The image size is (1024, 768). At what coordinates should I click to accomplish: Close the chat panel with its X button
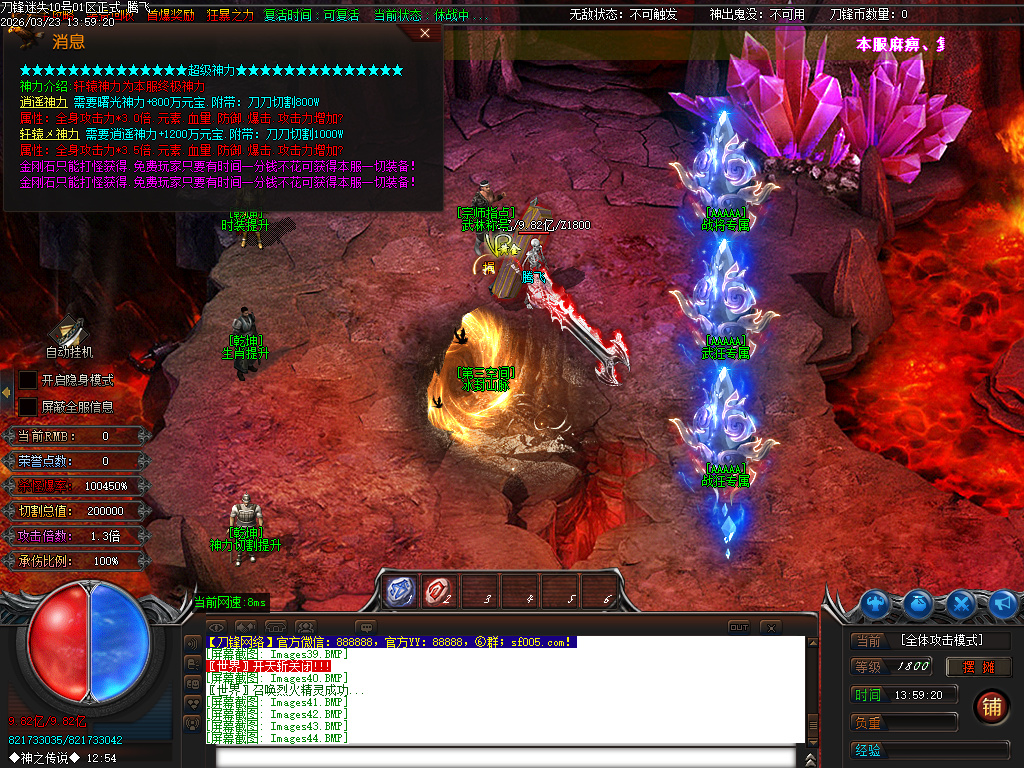(769, 627)
